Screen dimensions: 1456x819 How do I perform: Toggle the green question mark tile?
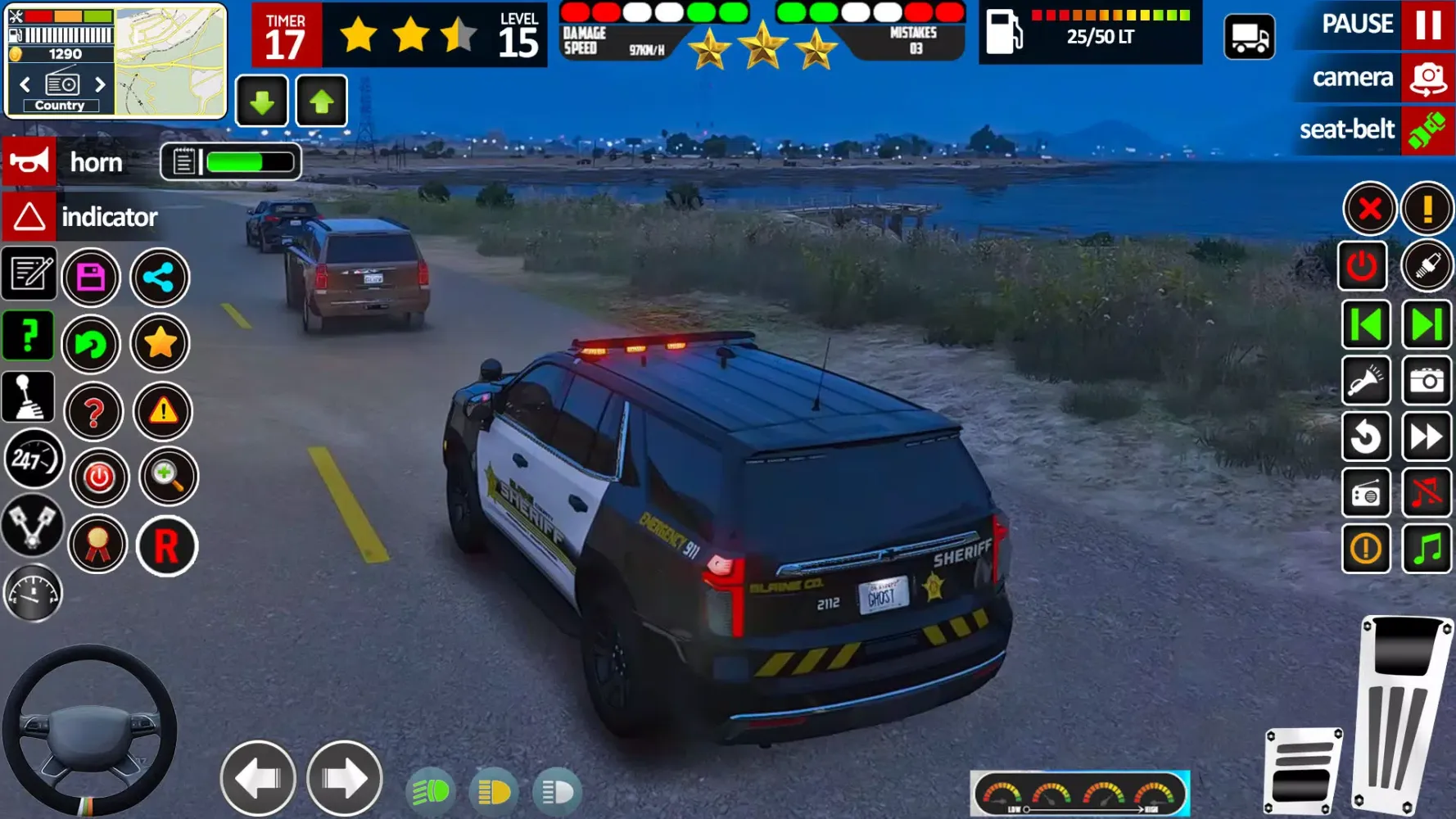tap(28, 334)
